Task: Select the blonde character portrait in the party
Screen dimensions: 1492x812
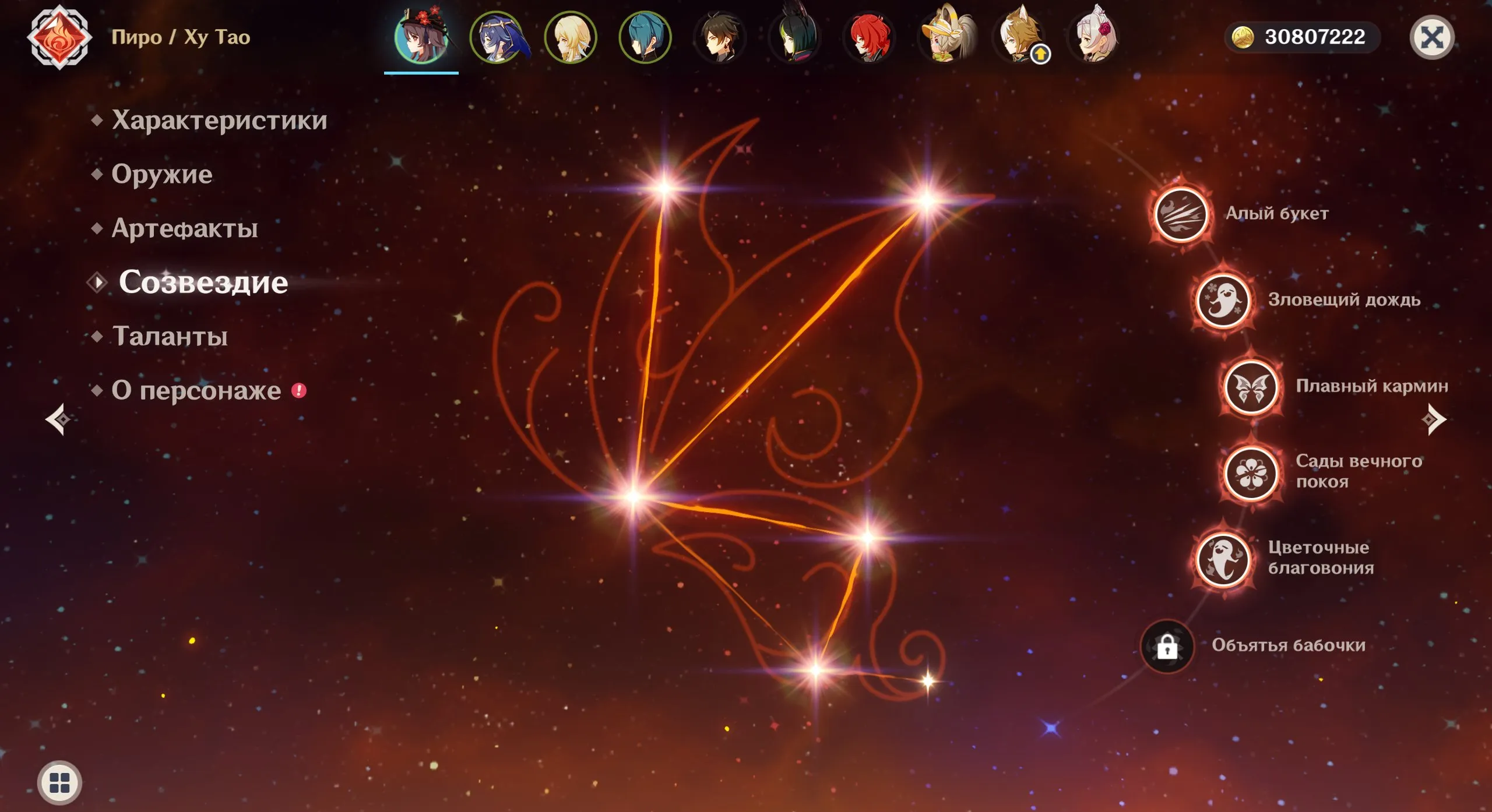Action: click(x=571, y=38)
